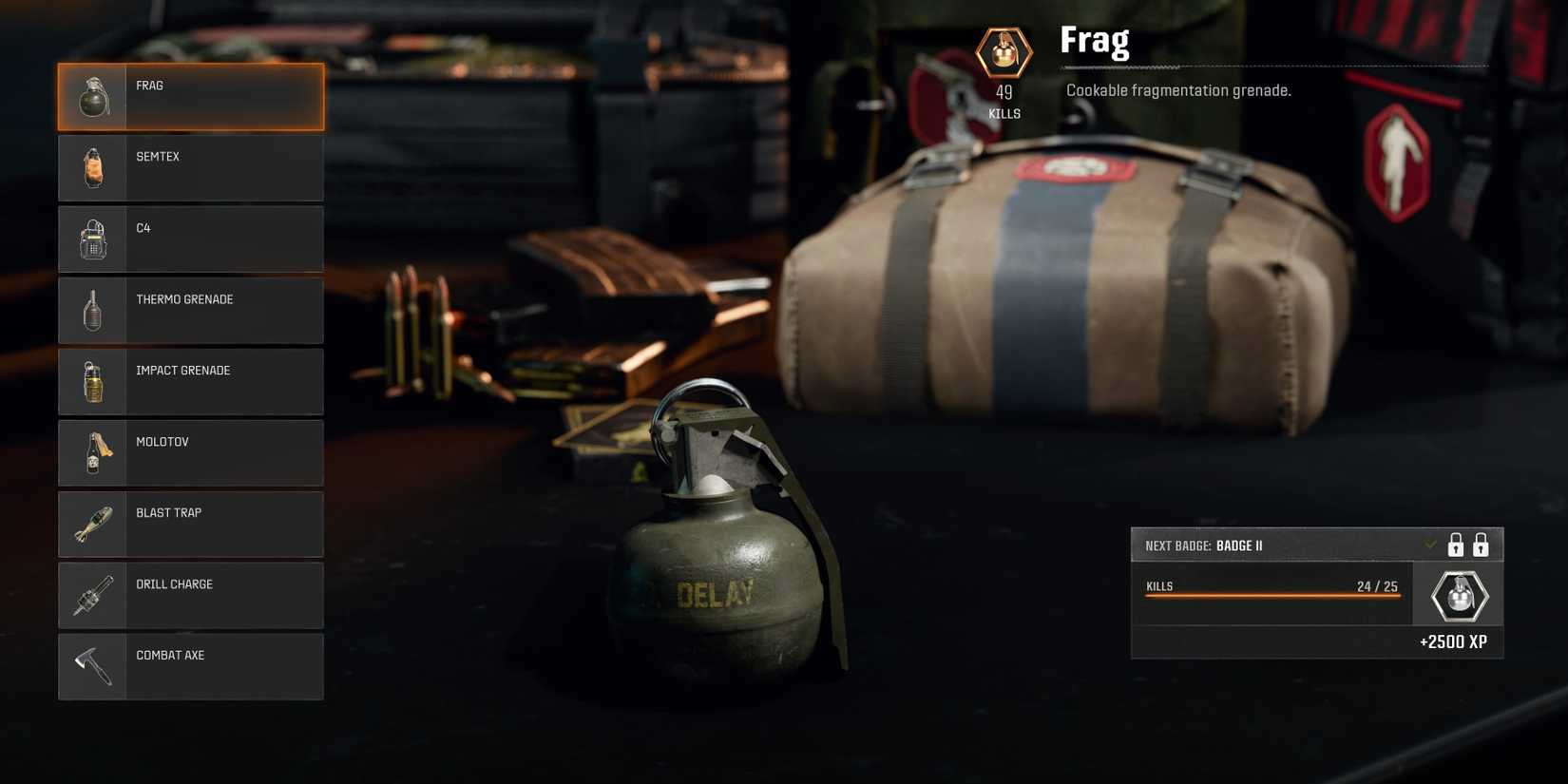Click the Thermo Grenade icon
The height and width of the screenshot is (784, 1568).
91,310
